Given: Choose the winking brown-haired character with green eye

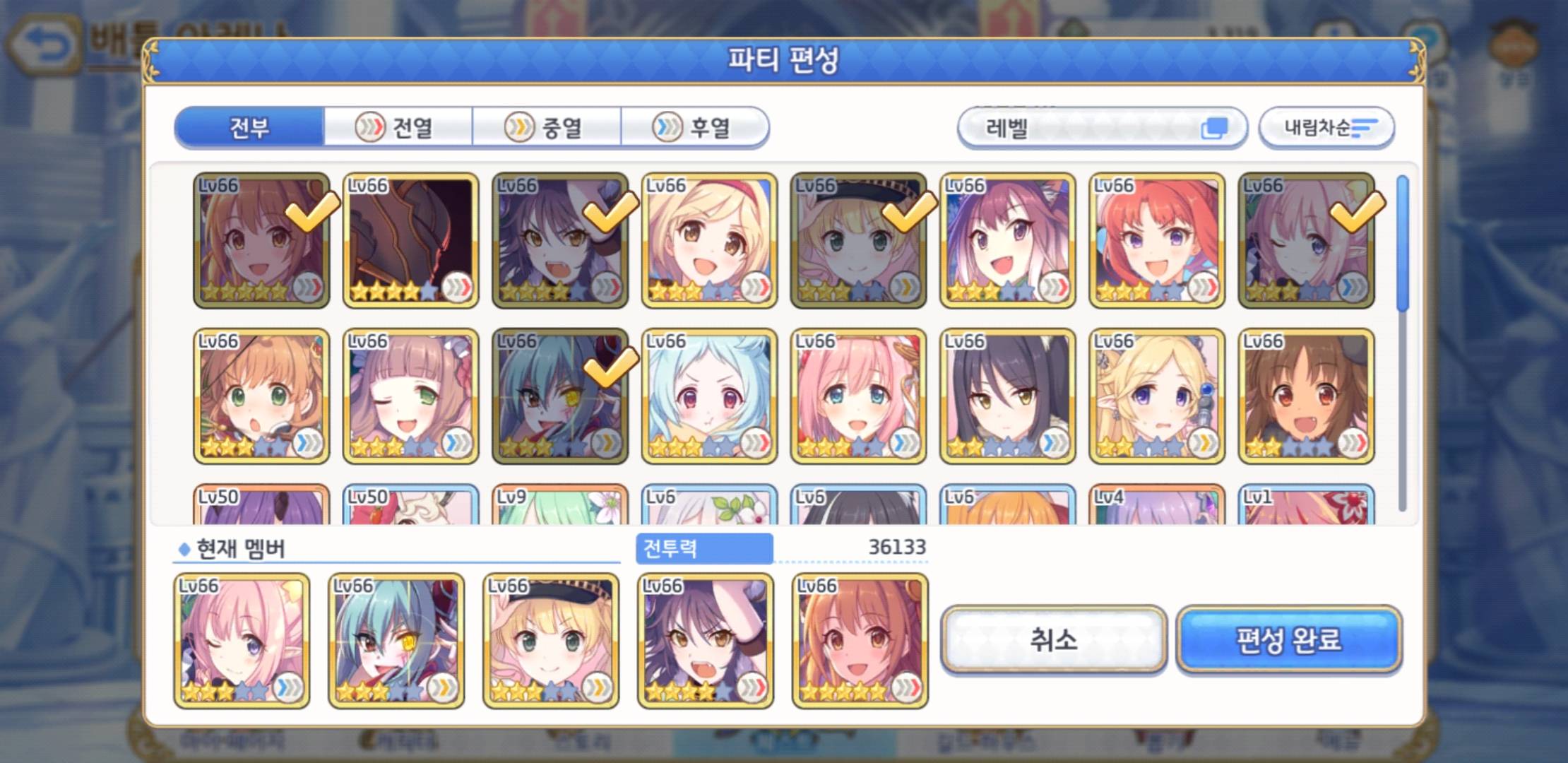Looking at the screenshot, I should pos(410,396).
